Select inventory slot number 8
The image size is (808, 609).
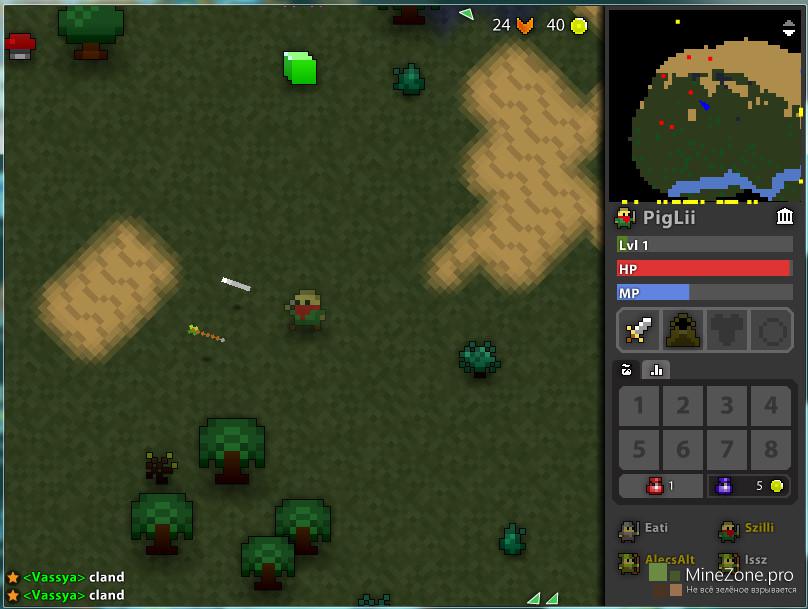pyautogui.click(x=771, y=448)
